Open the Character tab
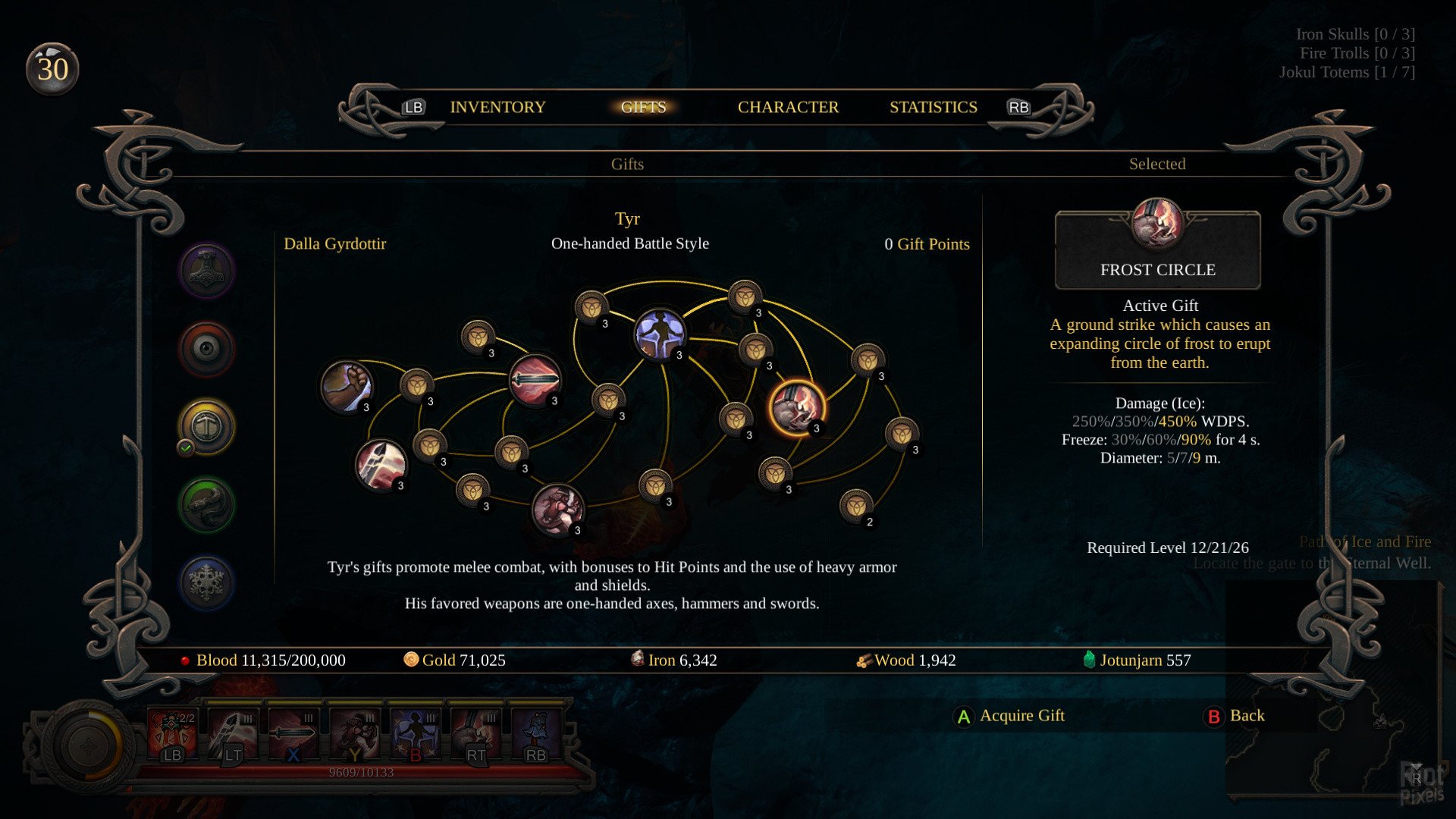This screenshot has height=819, width=1456. coord(788,108)
